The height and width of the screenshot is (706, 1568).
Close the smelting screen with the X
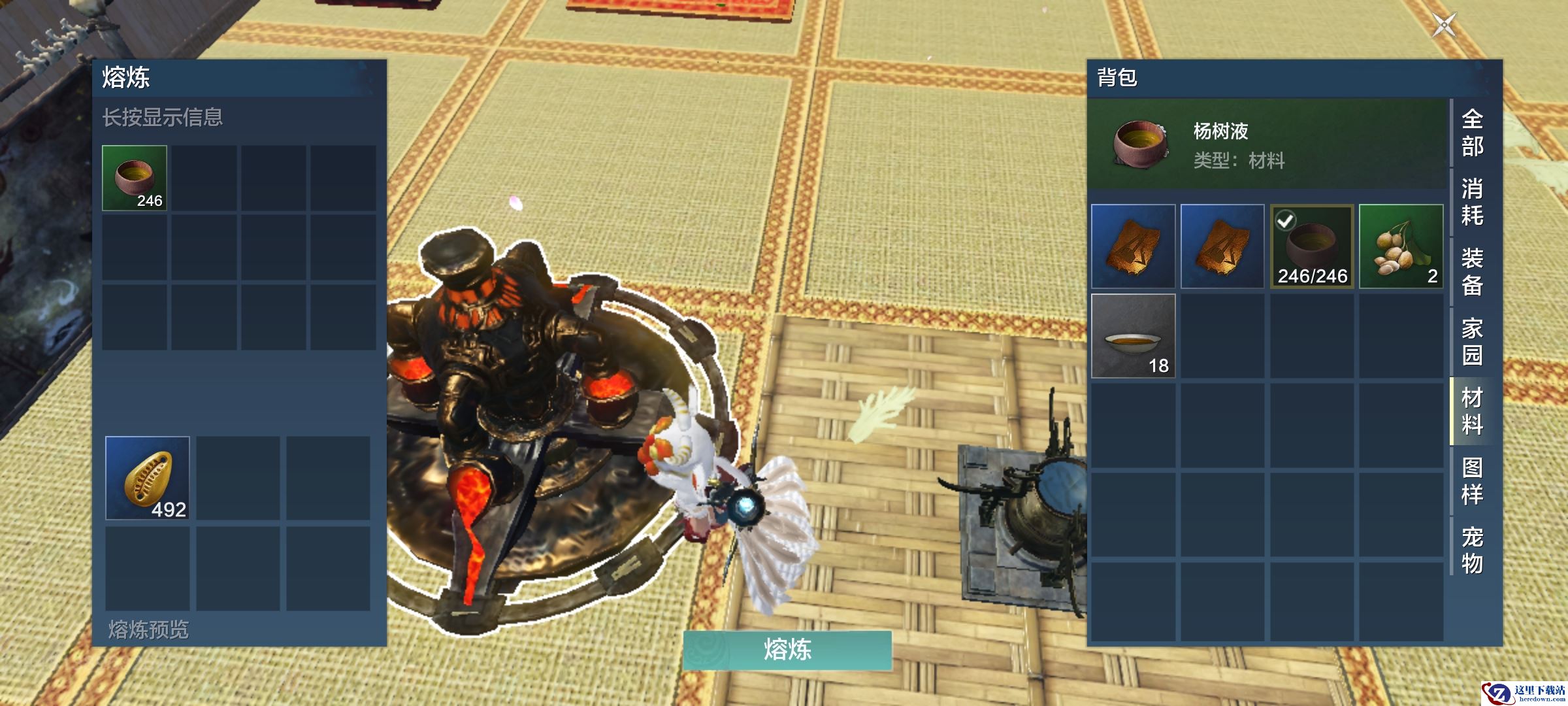point(1444,25)
